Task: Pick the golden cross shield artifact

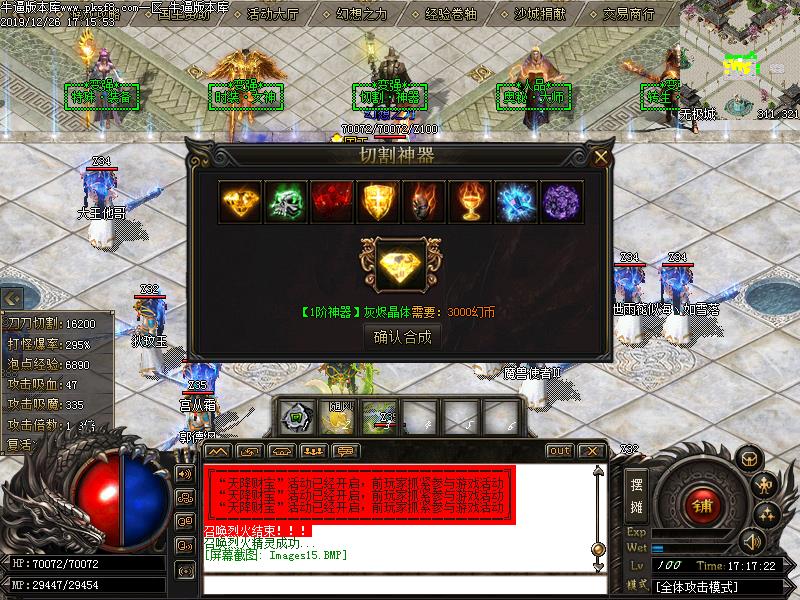Action: [378, 203]
